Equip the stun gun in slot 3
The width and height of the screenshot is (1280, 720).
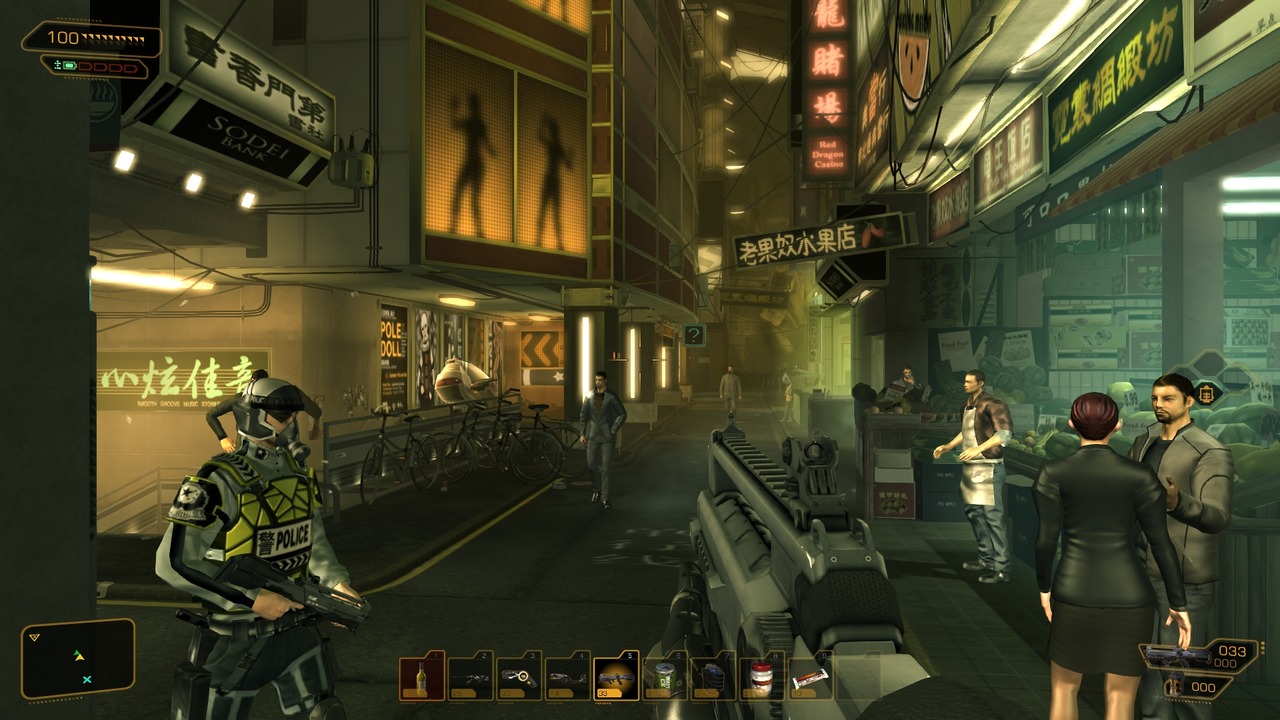pos(518,677)
